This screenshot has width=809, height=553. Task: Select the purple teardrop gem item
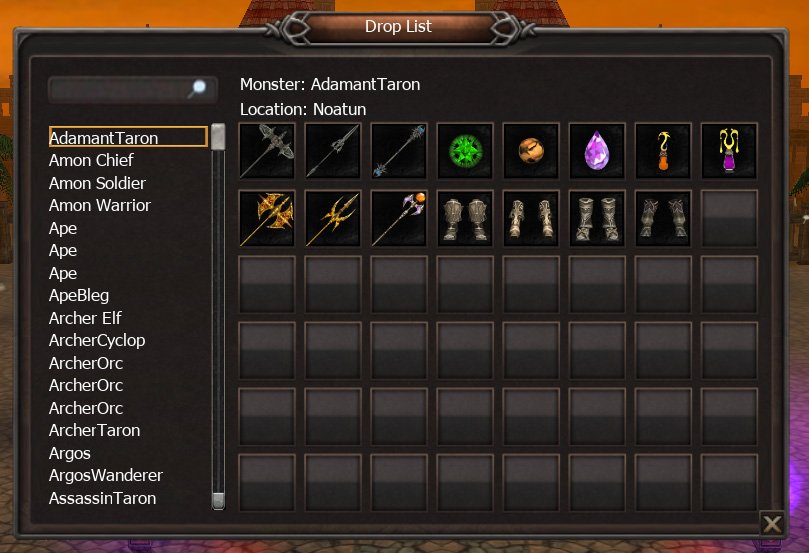(x=597, y=151)
